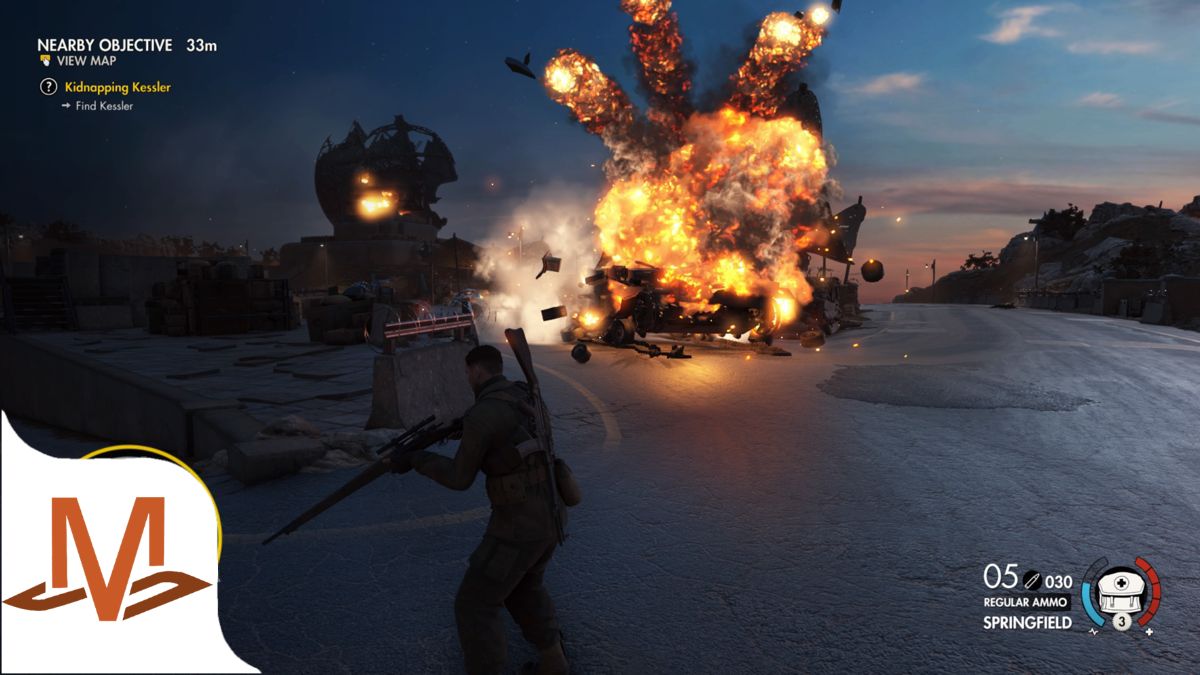
Task: Open the View Map option
Action: point(85,61)
